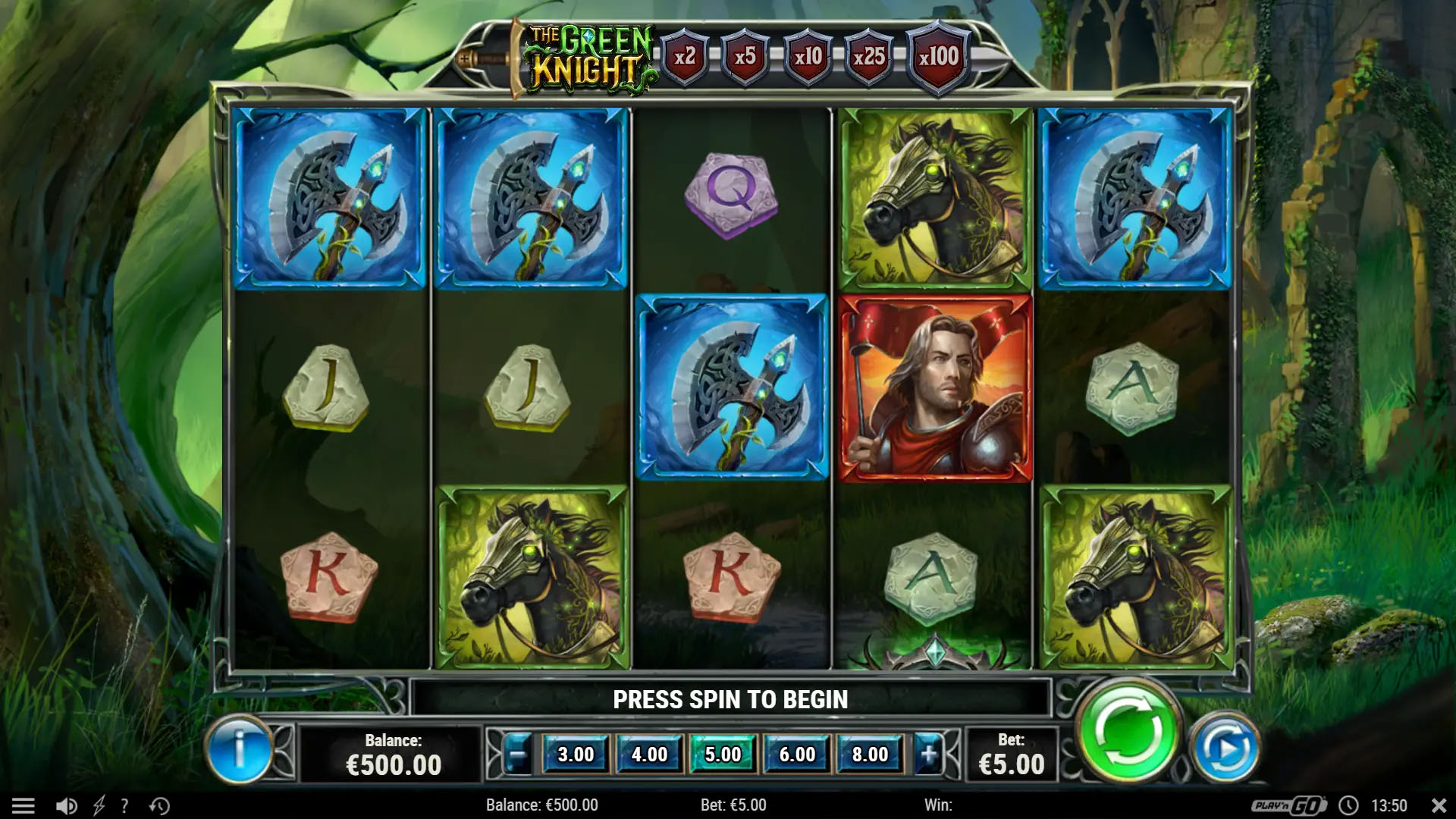Enable quick spin via lightning icon
Screen dimensions: 1456x819
99,805
